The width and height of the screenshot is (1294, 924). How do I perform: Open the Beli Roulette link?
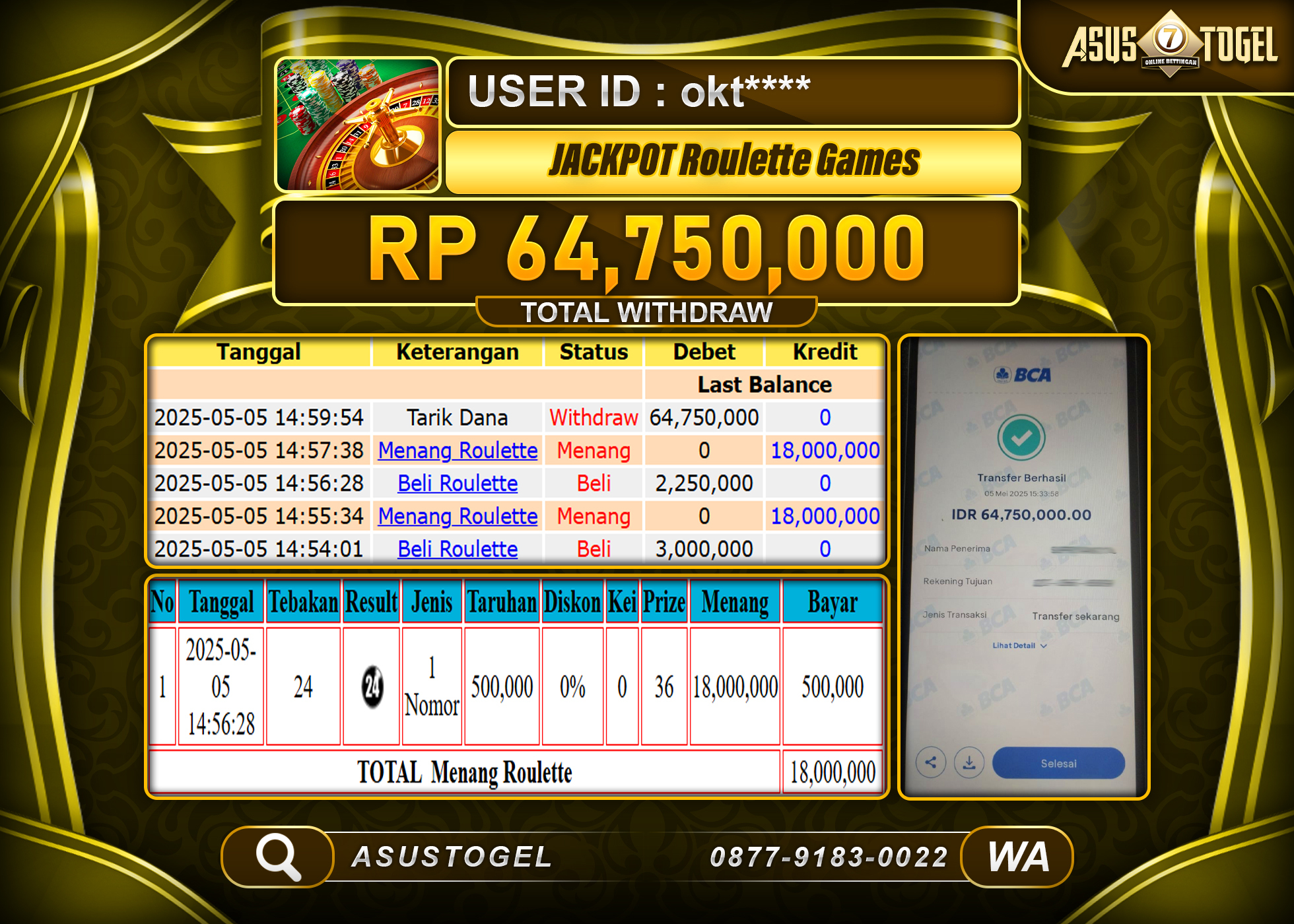(458, 483)
